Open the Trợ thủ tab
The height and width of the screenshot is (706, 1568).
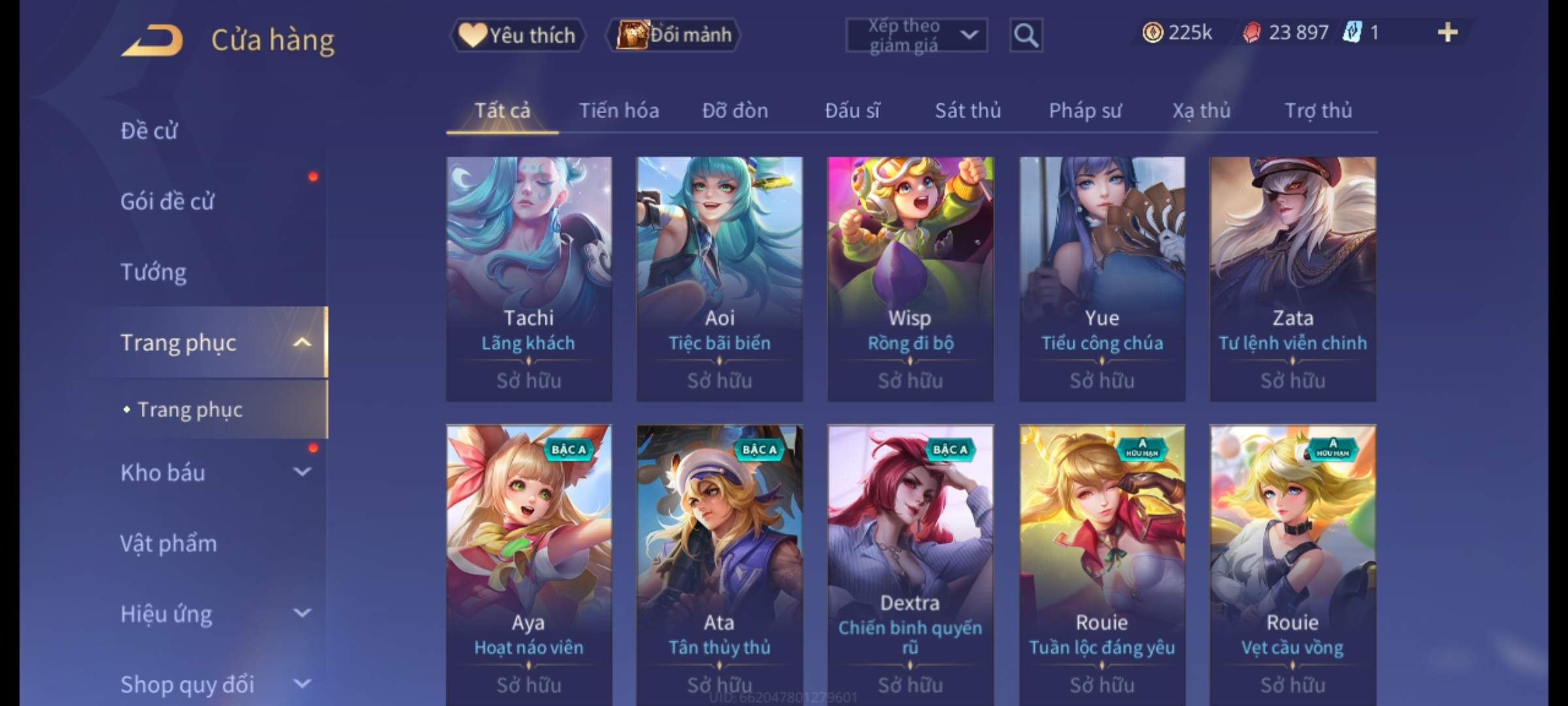point(1318,110)
